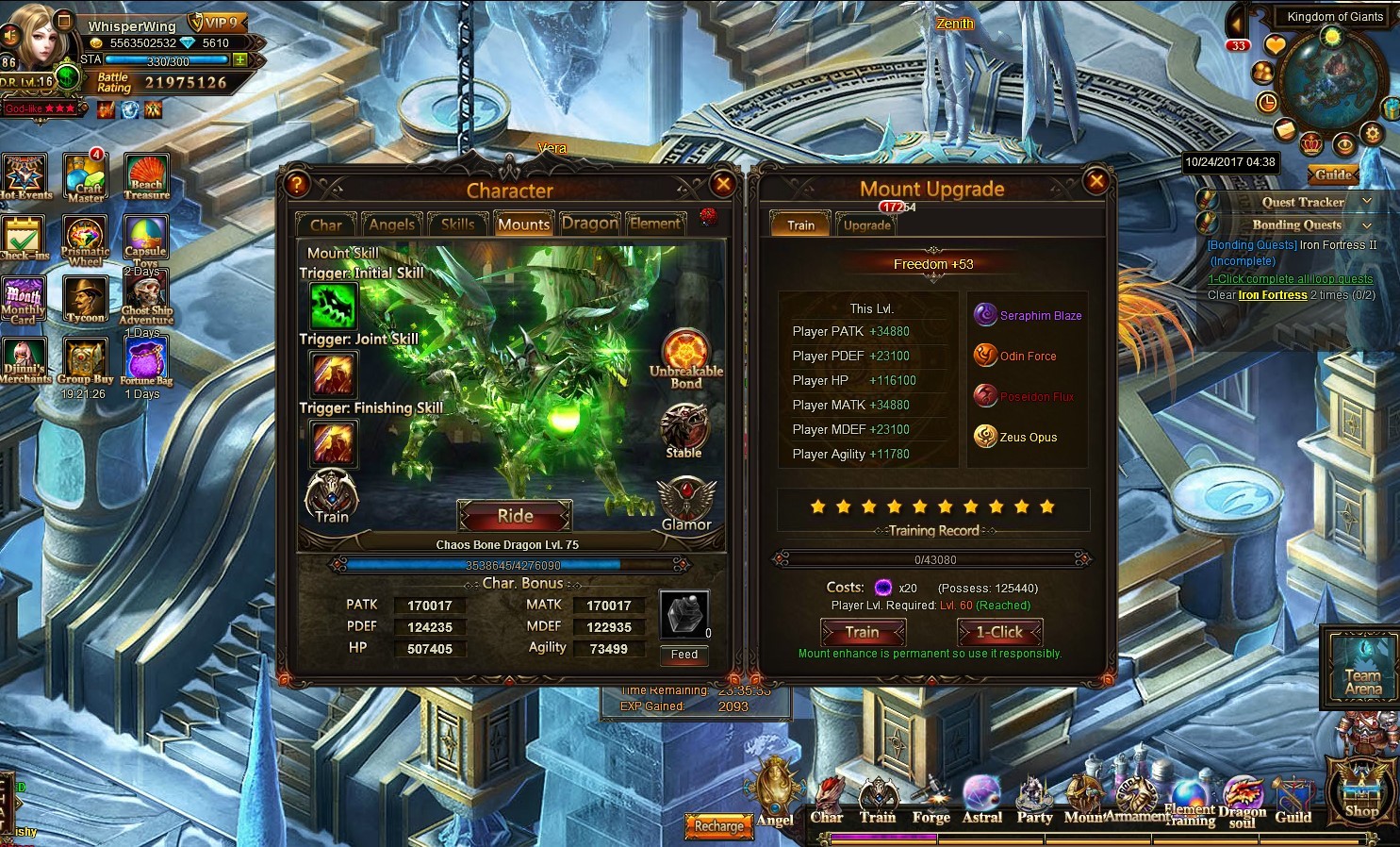This screenshot has height=847, width=1400.
Task: Enter the Team Arena
Action: coord(1363,667)
